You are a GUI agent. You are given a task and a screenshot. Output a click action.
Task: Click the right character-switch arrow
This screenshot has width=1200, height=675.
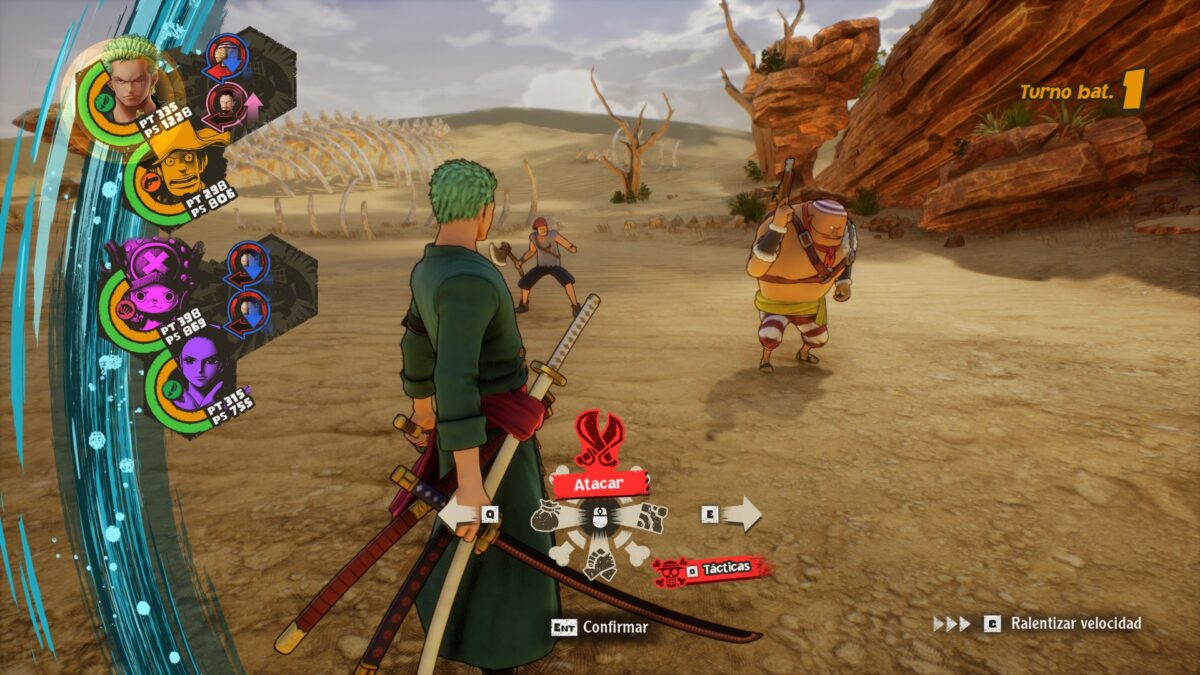741,514
